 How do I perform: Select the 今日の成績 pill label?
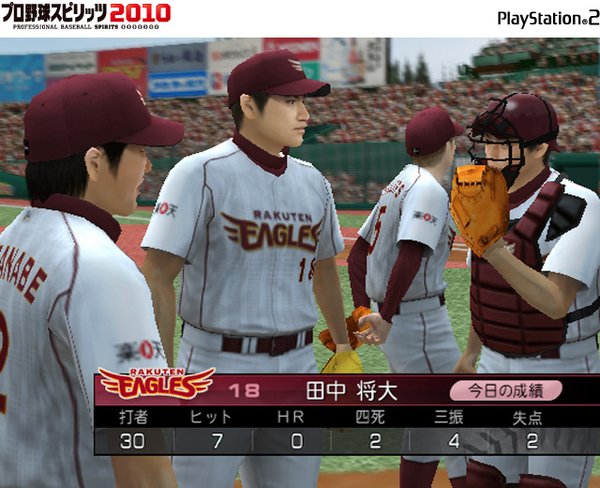coord(505,390)
